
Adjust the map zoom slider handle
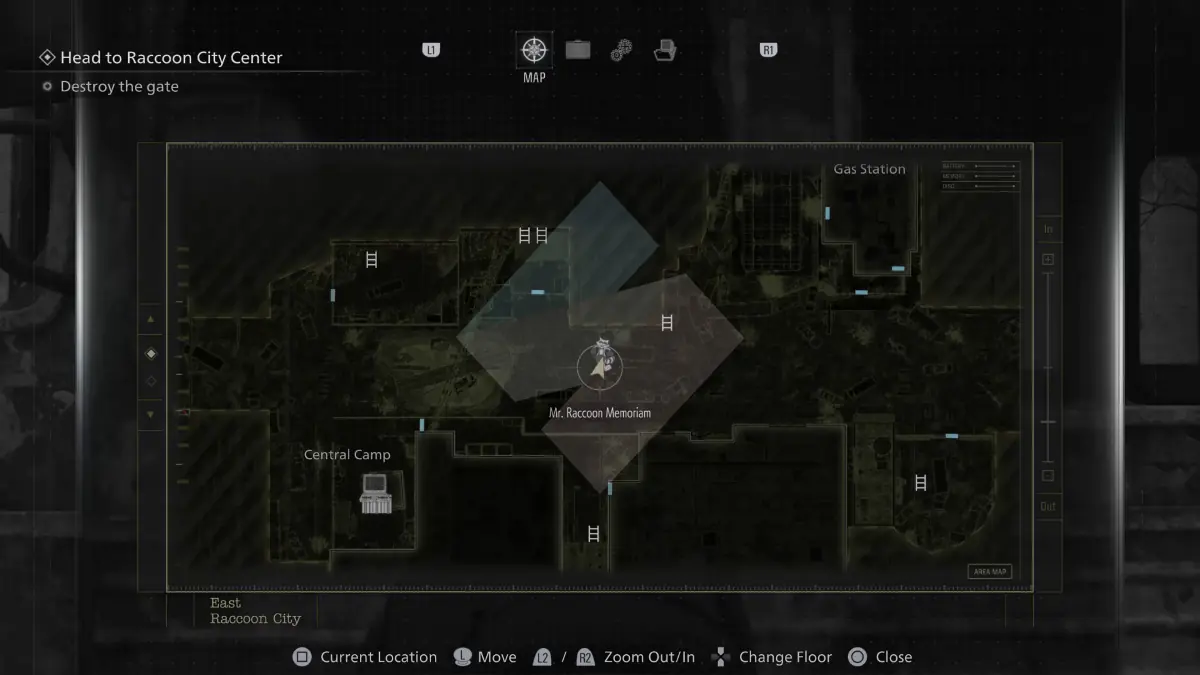tap(1048, 422)
